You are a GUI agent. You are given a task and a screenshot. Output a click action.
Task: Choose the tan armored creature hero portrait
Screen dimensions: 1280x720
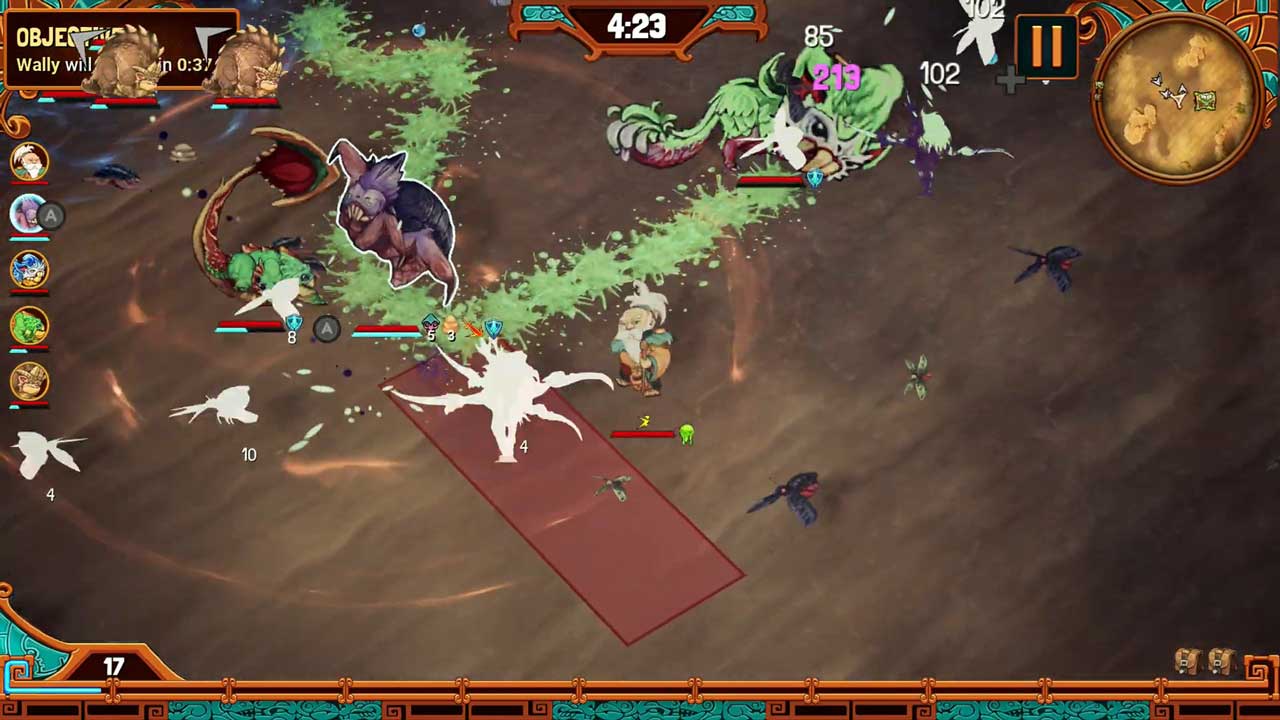(x=29, y=382)
